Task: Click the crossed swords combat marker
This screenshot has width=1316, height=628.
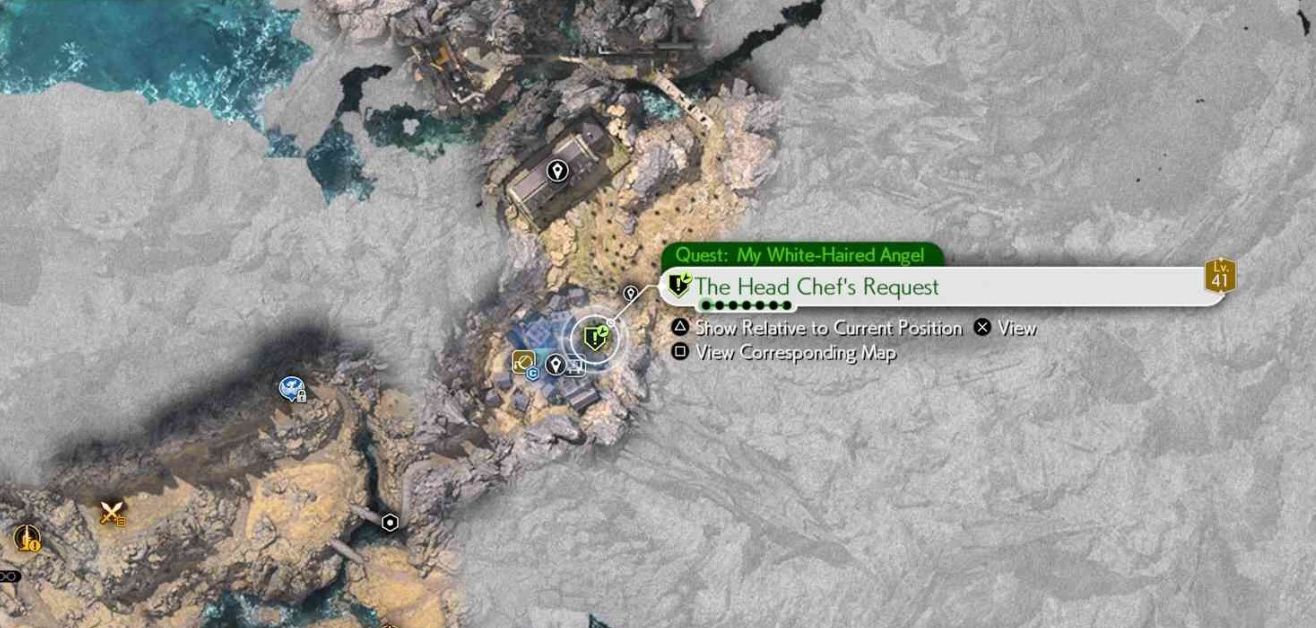Action: click(111, 513)
